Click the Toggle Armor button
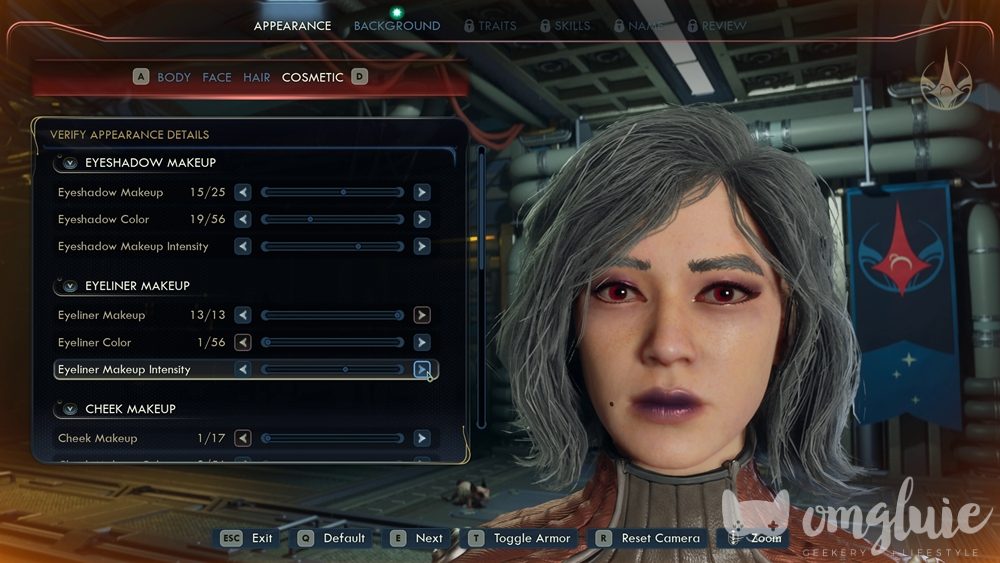The image size is (1000, 563). click(521, 538)
